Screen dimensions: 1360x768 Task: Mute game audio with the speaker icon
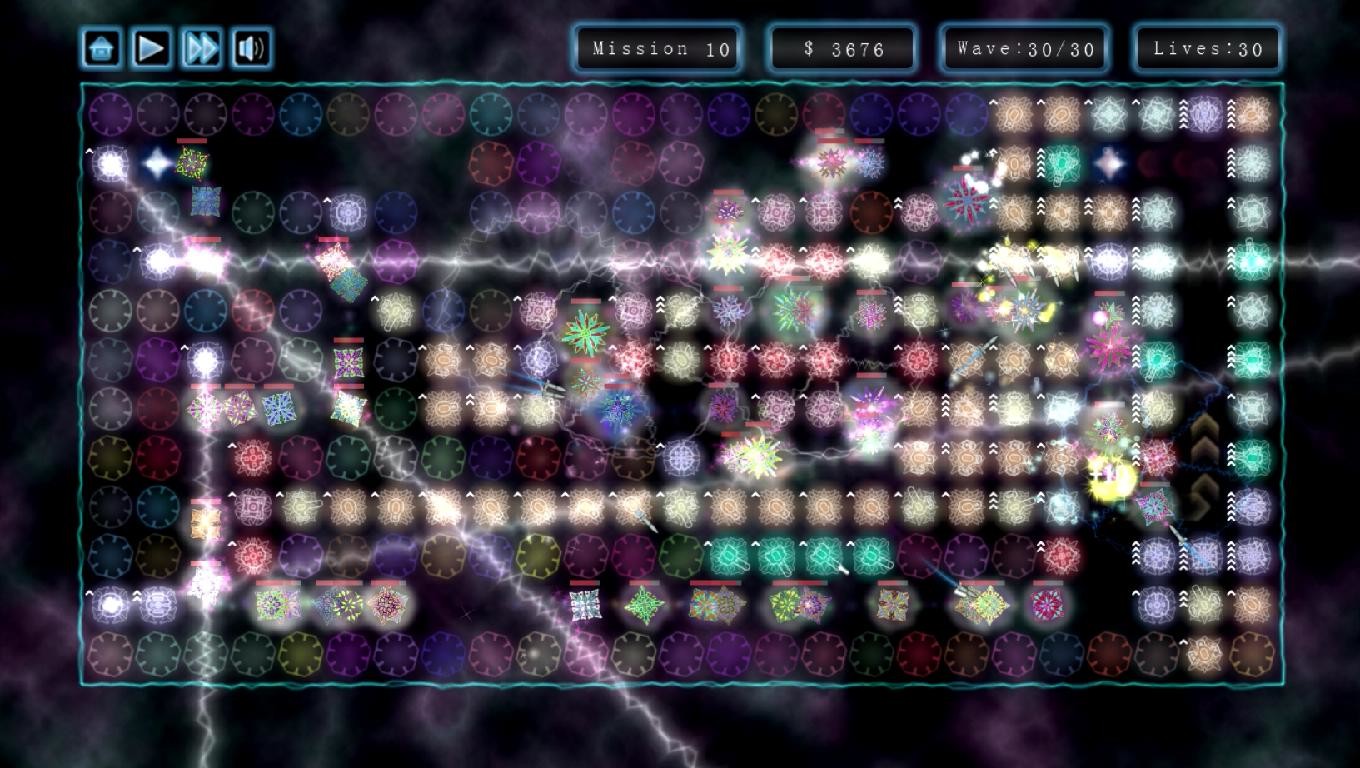[250, 46]
